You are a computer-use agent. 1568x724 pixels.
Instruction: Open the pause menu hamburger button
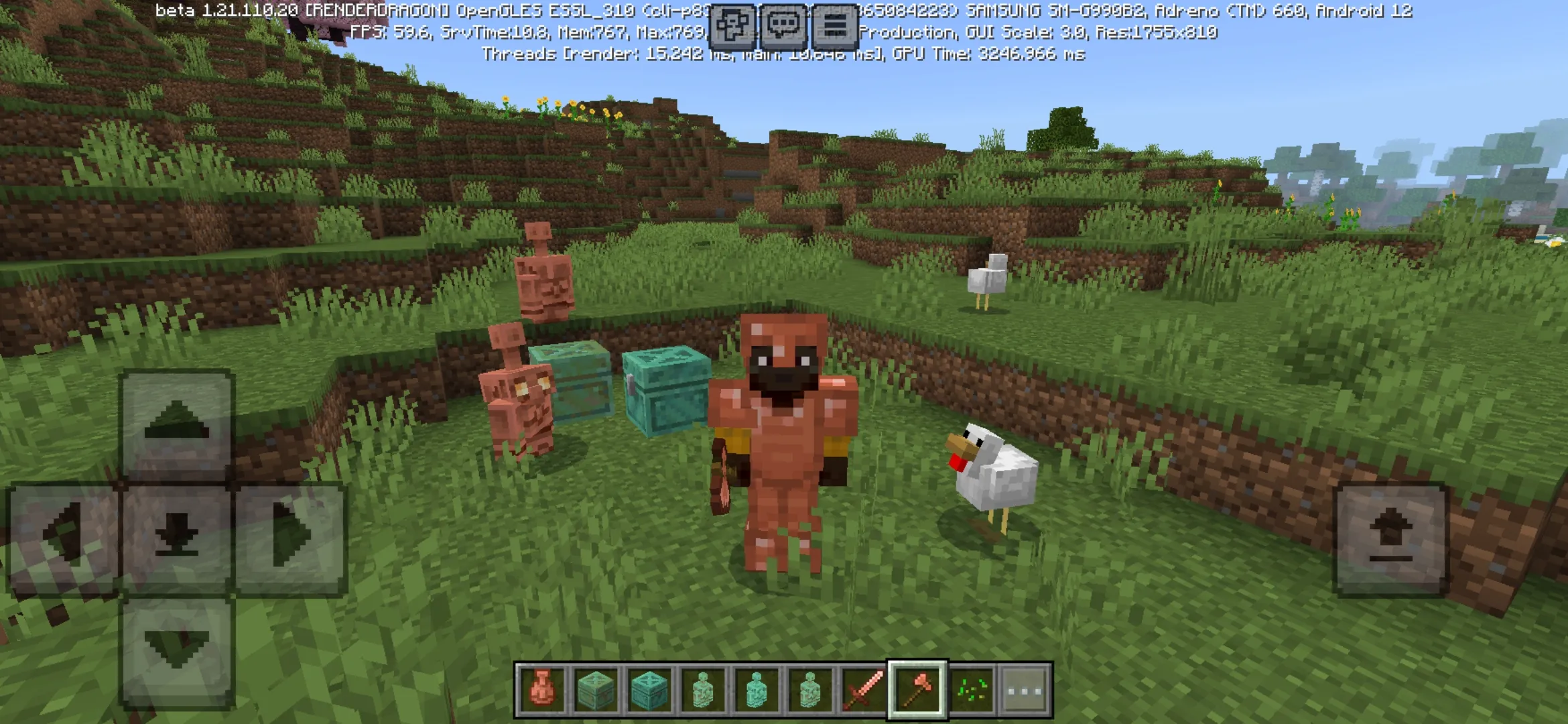coord(835,26)
